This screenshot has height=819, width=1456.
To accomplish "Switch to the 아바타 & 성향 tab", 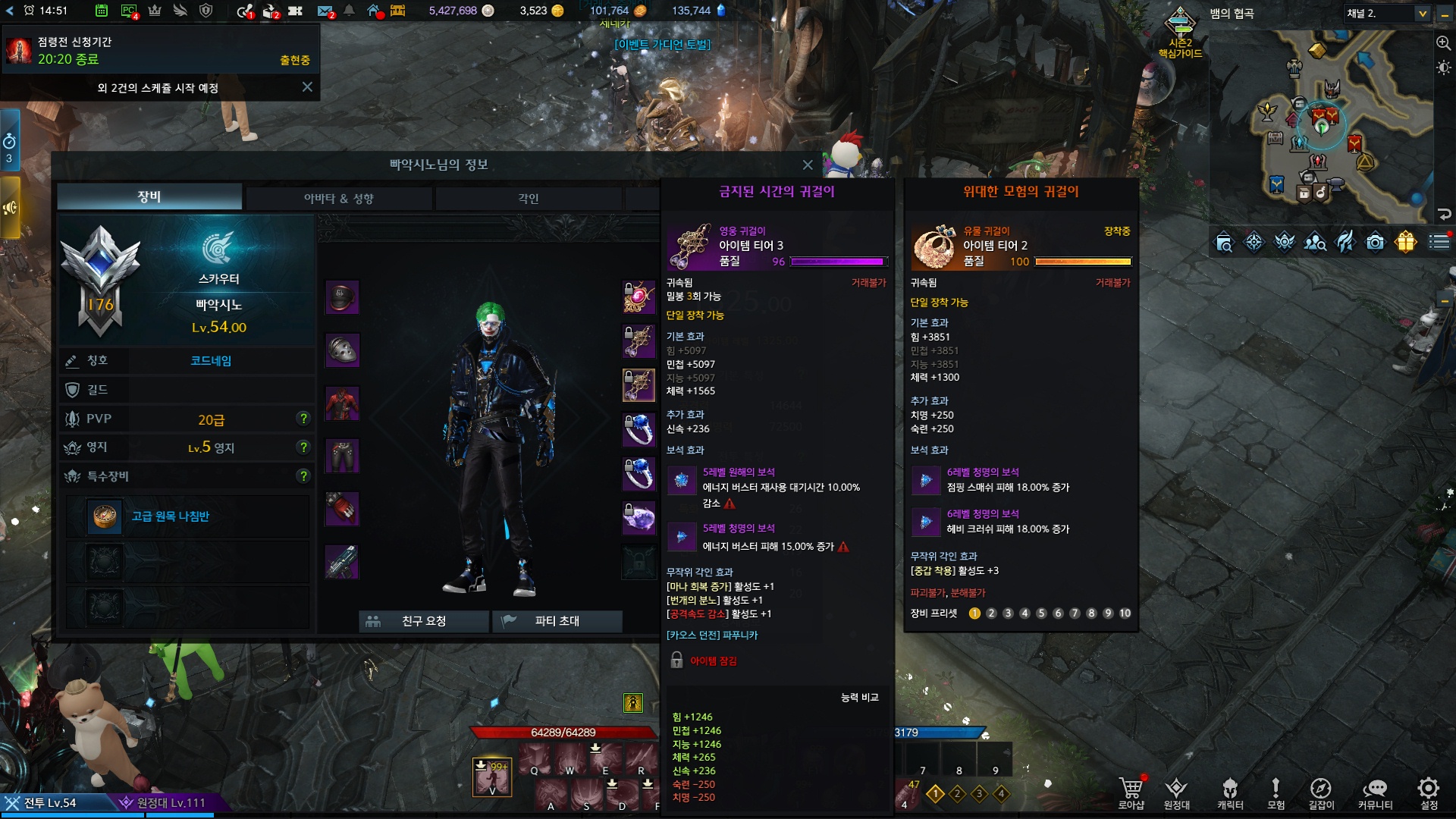I will (x=338, y=198).
